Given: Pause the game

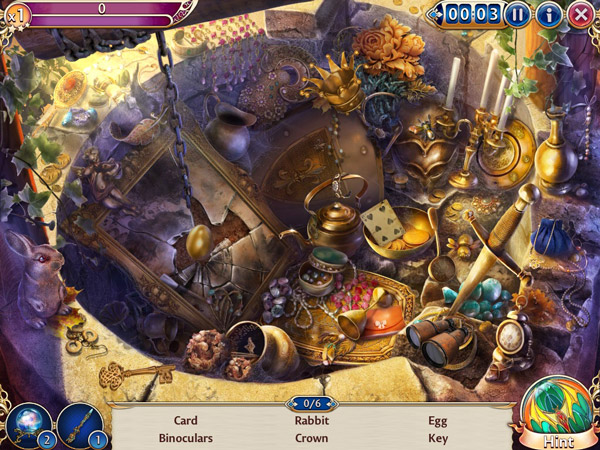Looking at the screenshot, I should 517,14.
